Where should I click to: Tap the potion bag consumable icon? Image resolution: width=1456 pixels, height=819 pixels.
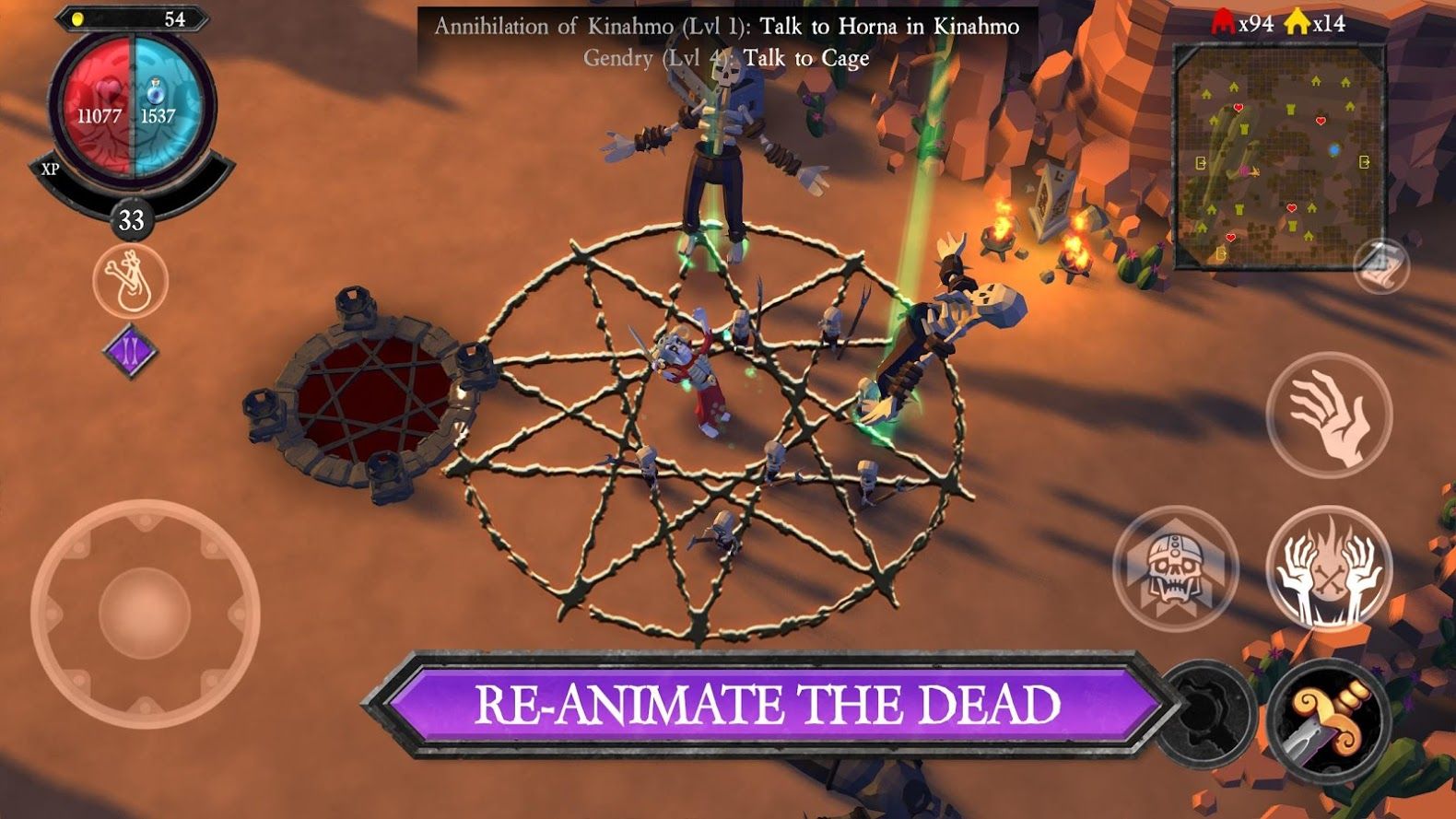click(130, 283)
